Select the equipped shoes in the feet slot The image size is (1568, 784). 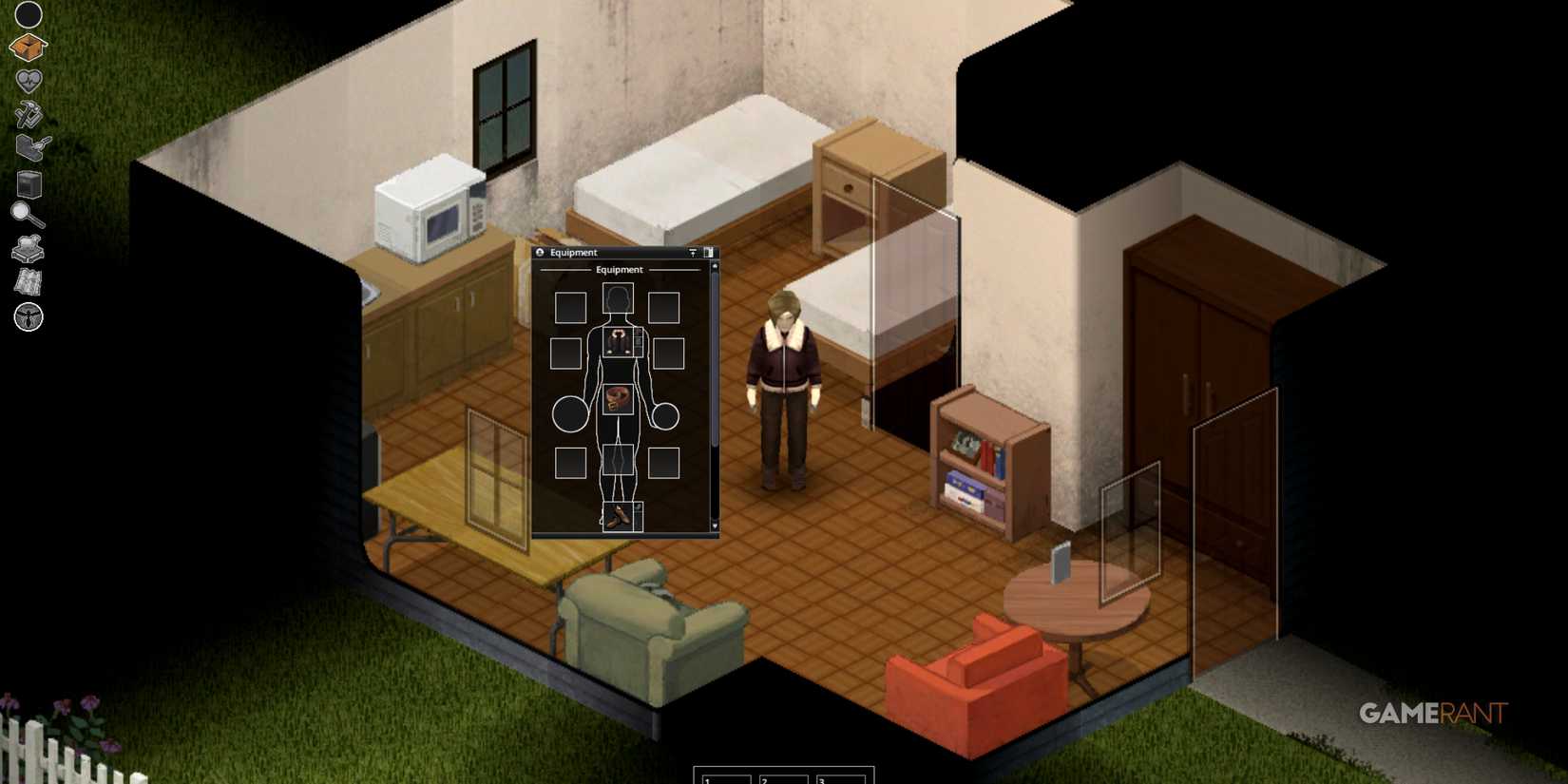tap(619, 514)
